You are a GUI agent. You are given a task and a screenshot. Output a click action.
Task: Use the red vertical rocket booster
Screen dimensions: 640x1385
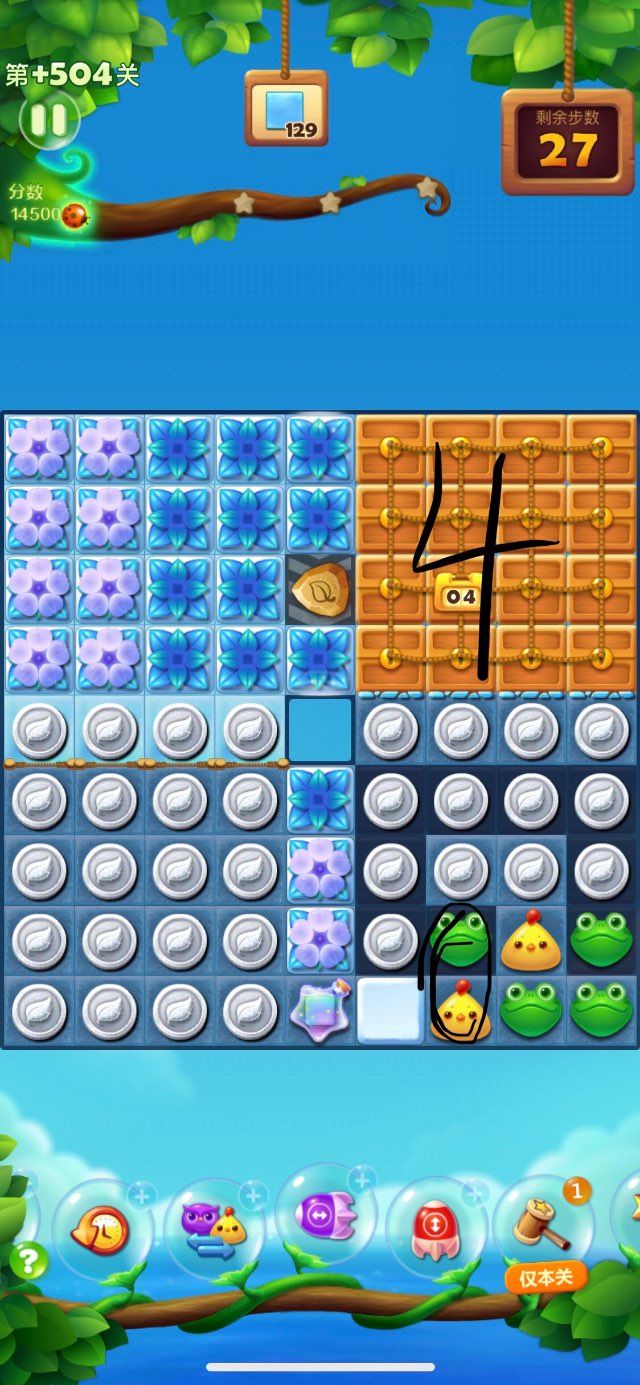[436, 1227]
